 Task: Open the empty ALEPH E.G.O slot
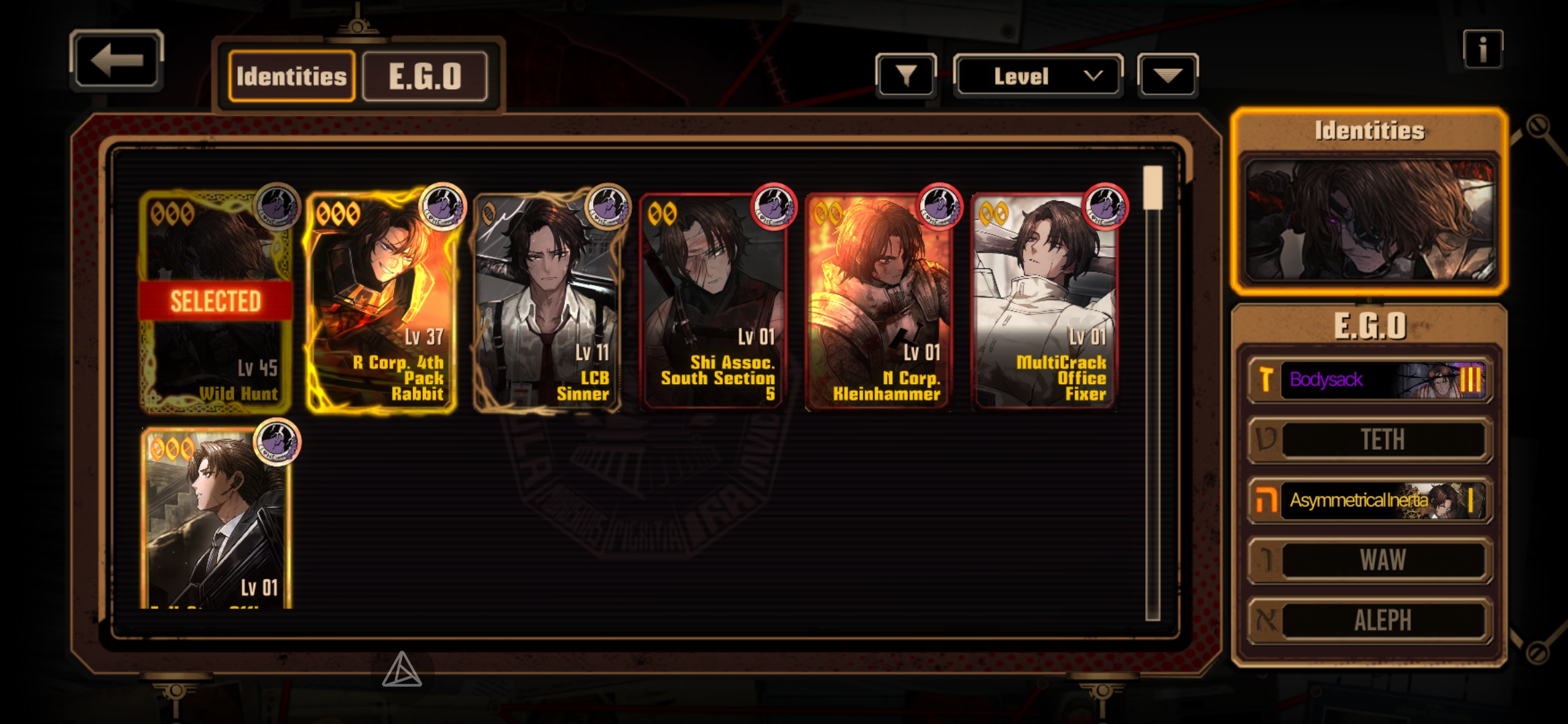click(1370, 620)
